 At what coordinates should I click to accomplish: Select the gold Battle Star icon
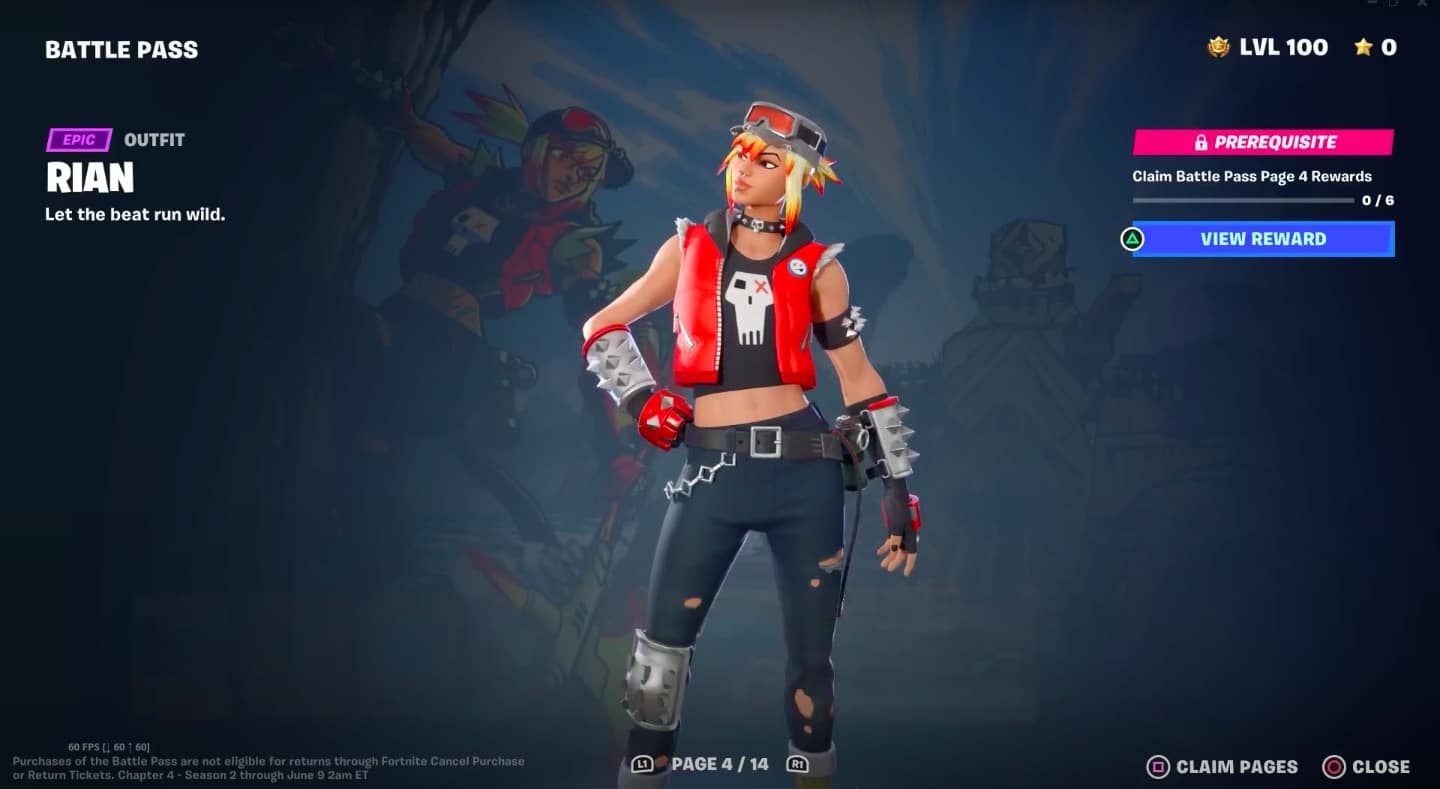pyautogui.click(x=1364, y=46)
